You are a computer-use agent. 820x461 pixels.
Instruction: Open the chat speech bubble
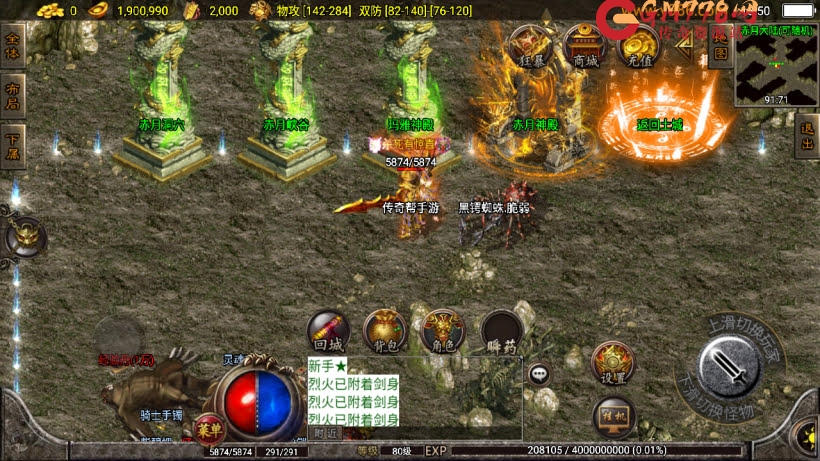[x=540, y=374]
